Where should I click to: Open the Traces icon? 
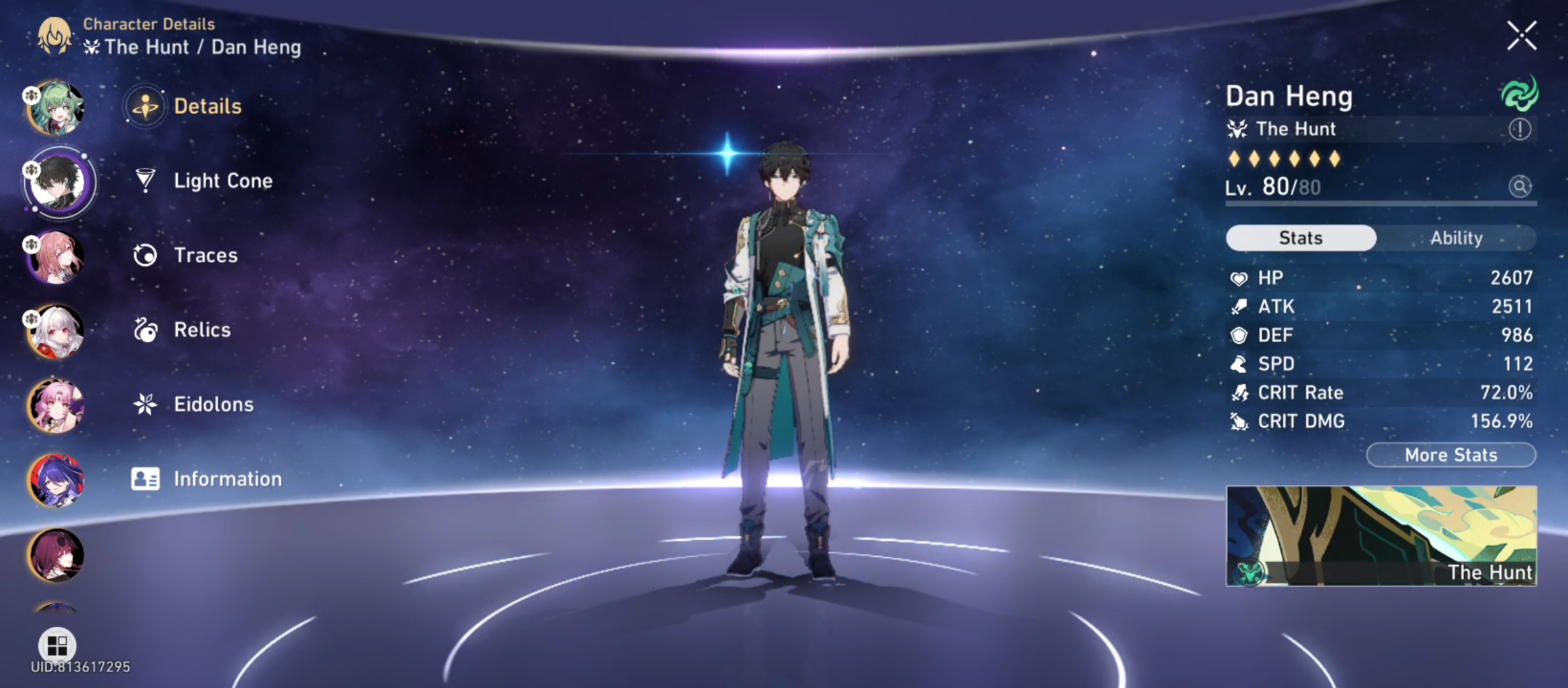coord(145,255)
